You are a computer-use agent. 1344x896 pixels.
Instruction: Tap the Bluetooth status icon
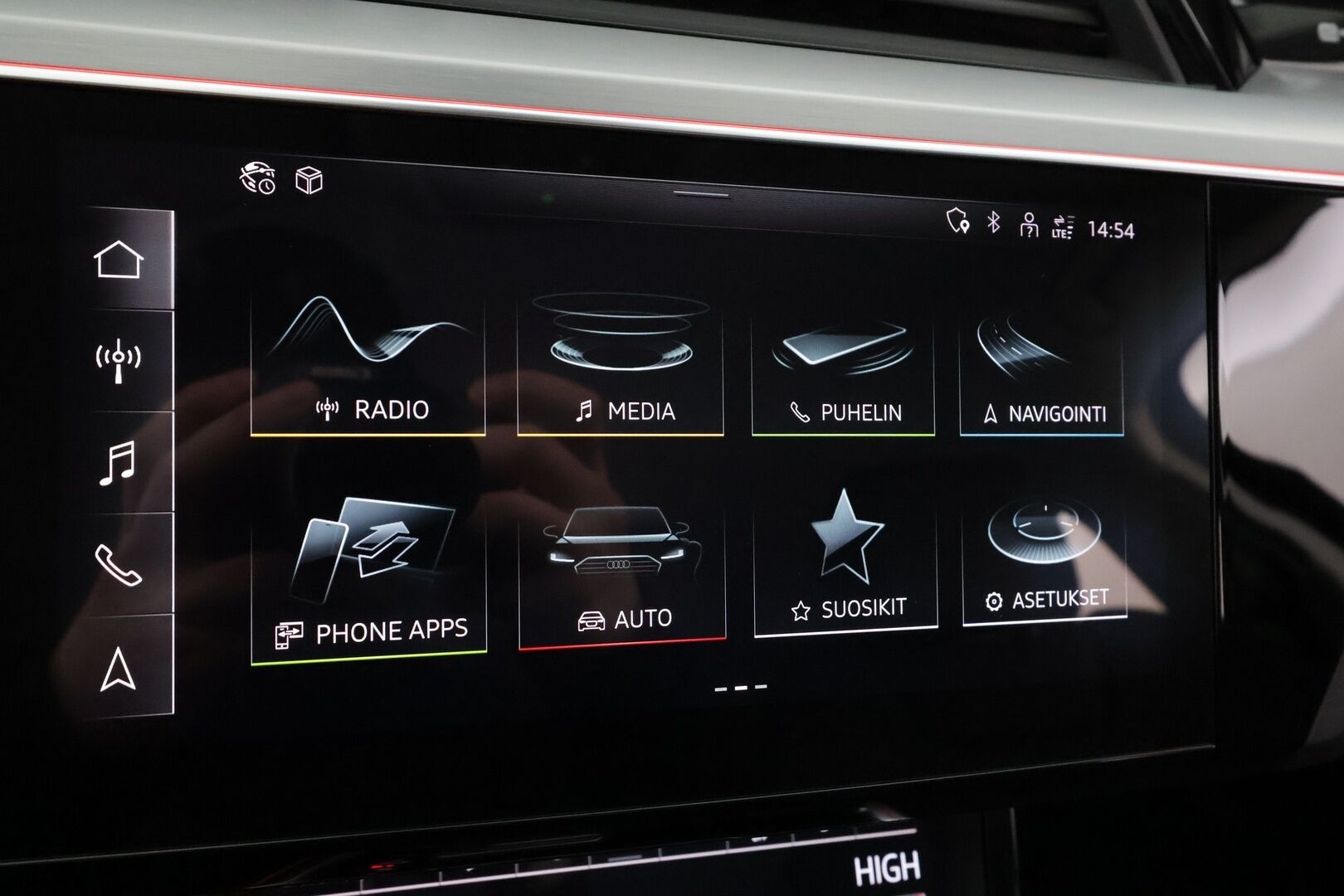[992, 222]
